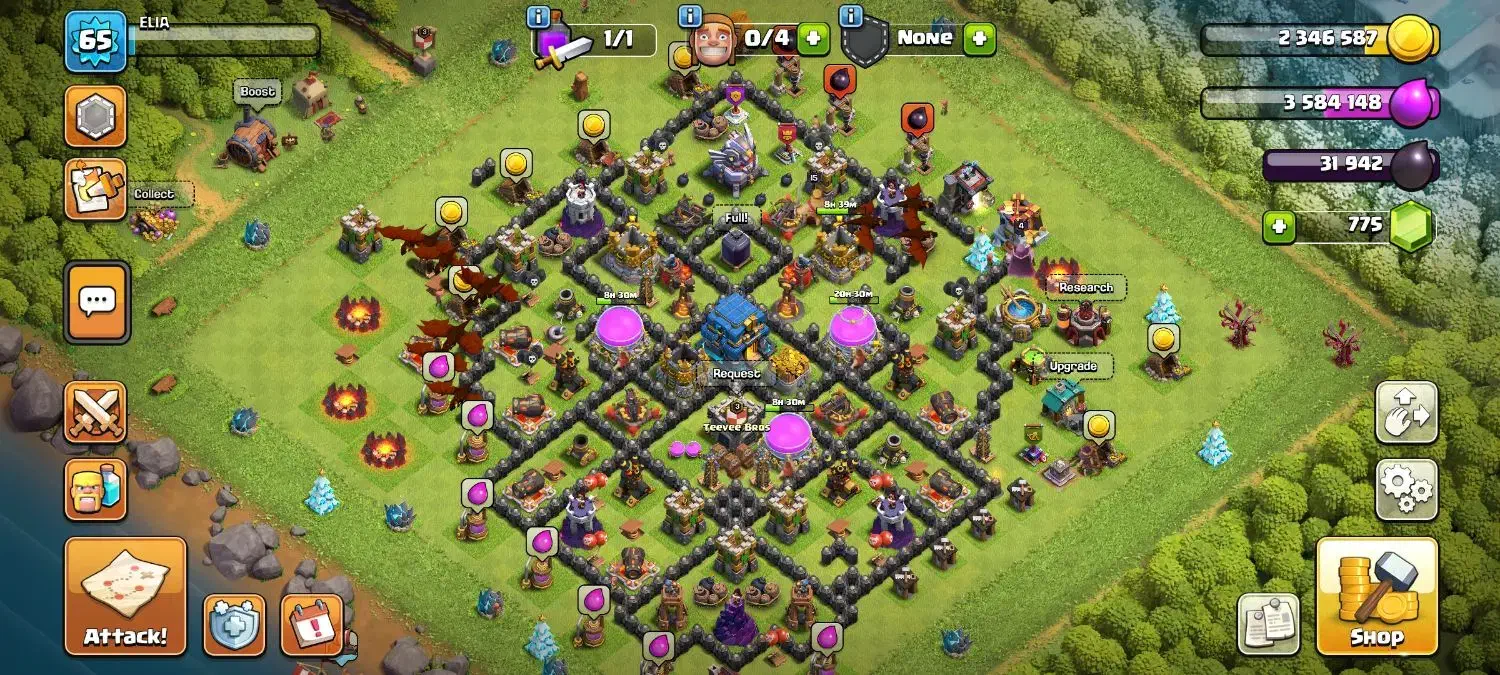Buy gems with the green plus
This screenshot has height=675, width=1500.
pos(1278,226)
